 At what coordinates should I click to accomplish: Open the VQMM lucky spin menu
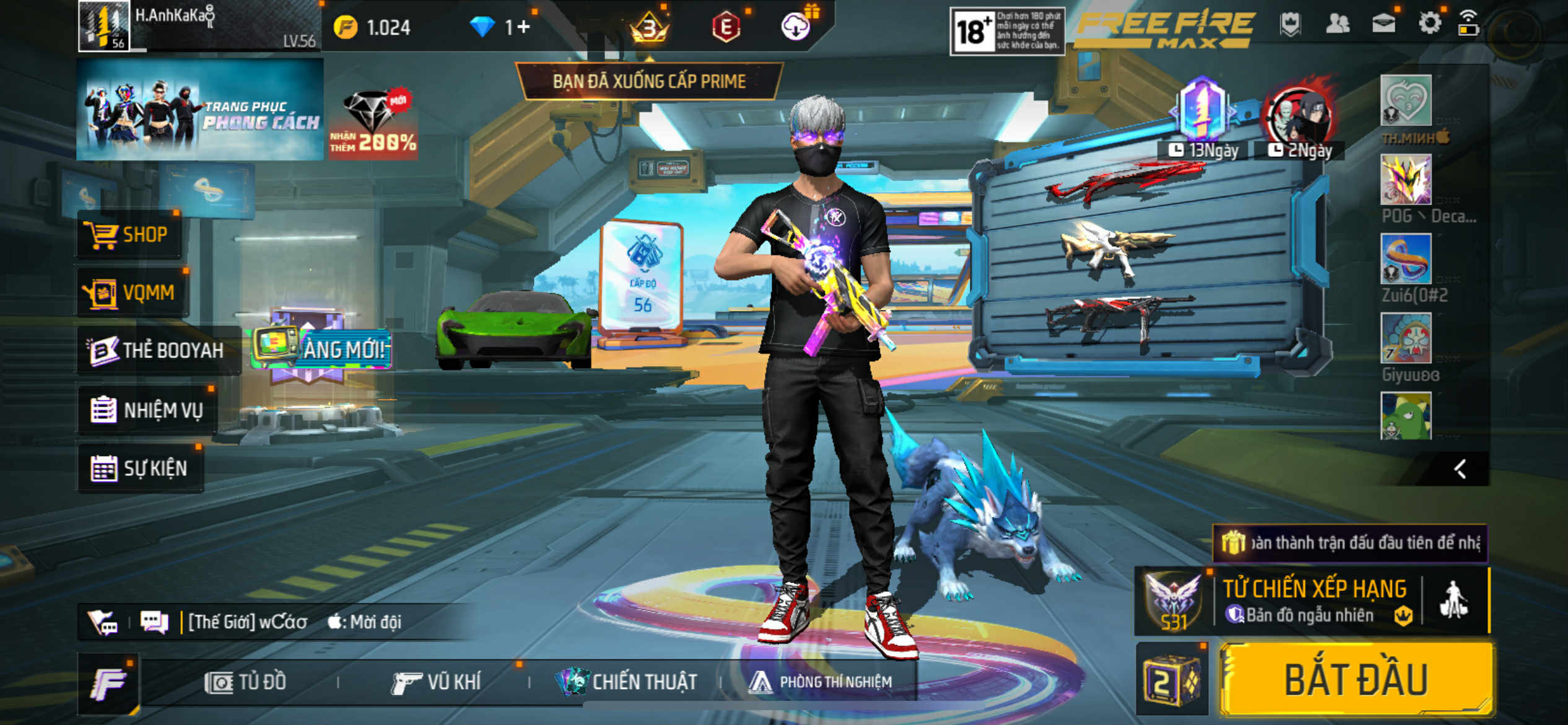(132, 292)
